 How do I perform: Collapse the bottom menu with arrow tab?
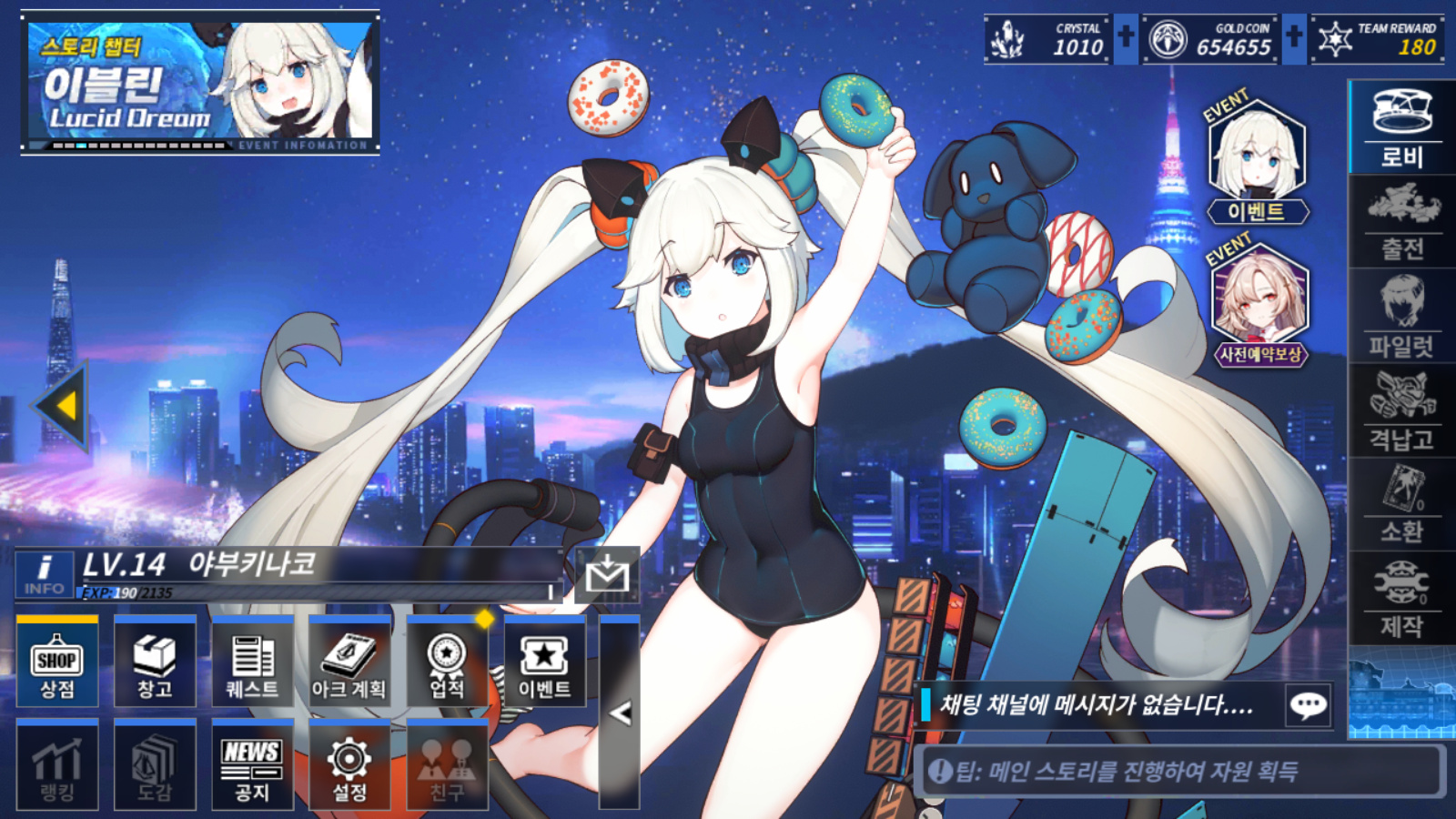620,713
